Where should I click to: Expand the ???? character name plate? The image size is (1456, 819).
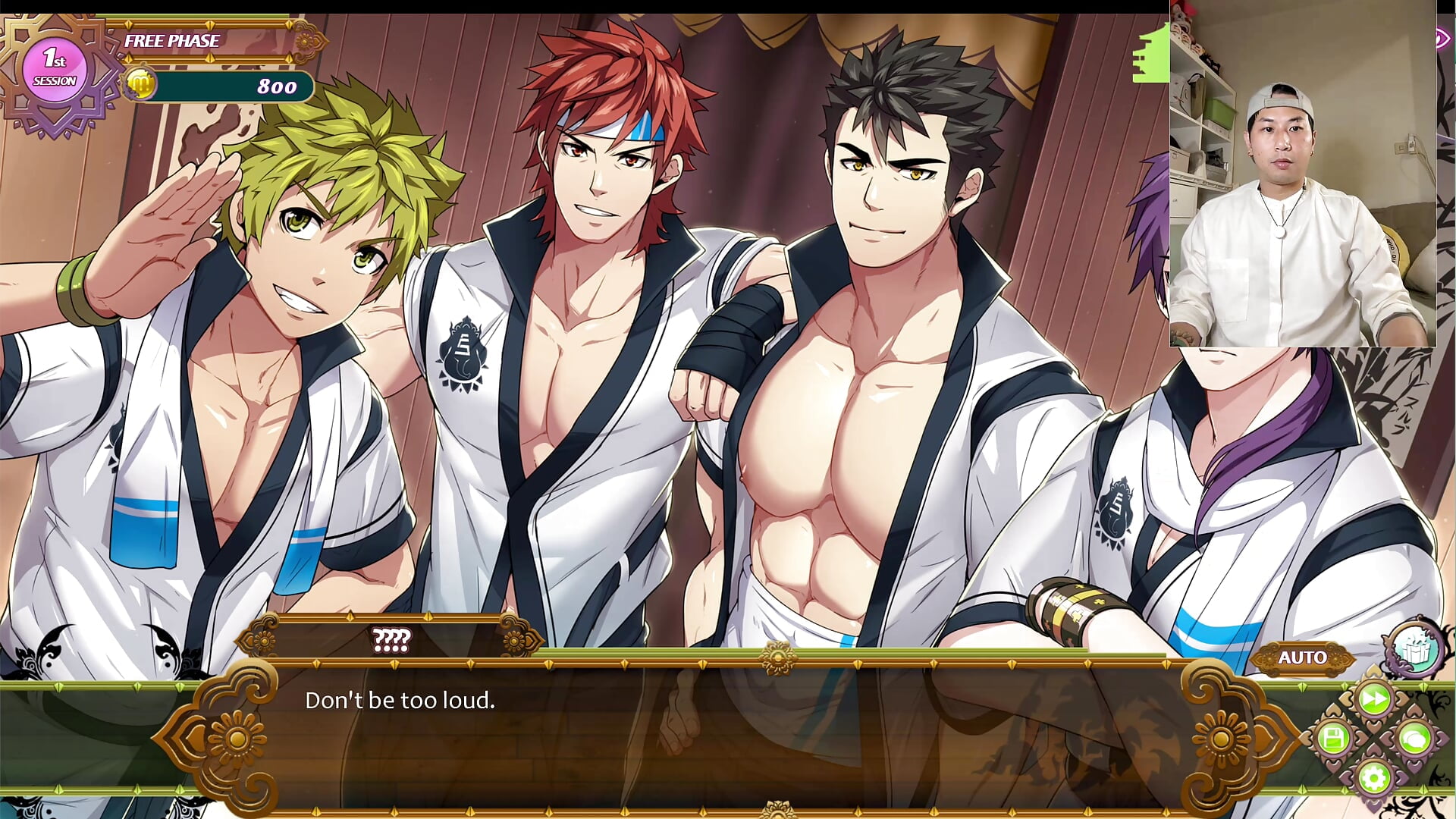[391, 639]
